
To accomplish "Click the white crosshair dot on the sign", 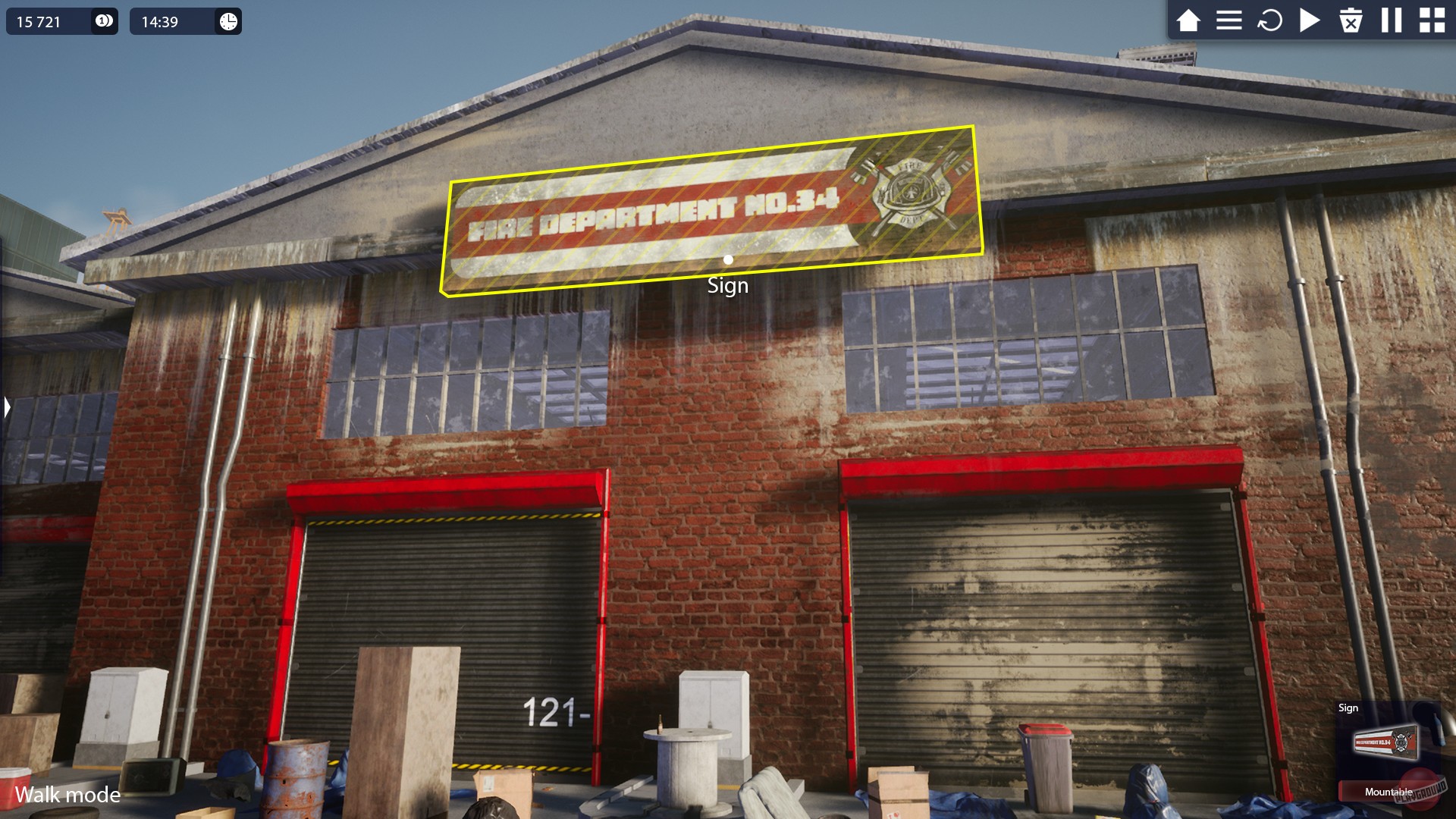I will click(729, 259).
